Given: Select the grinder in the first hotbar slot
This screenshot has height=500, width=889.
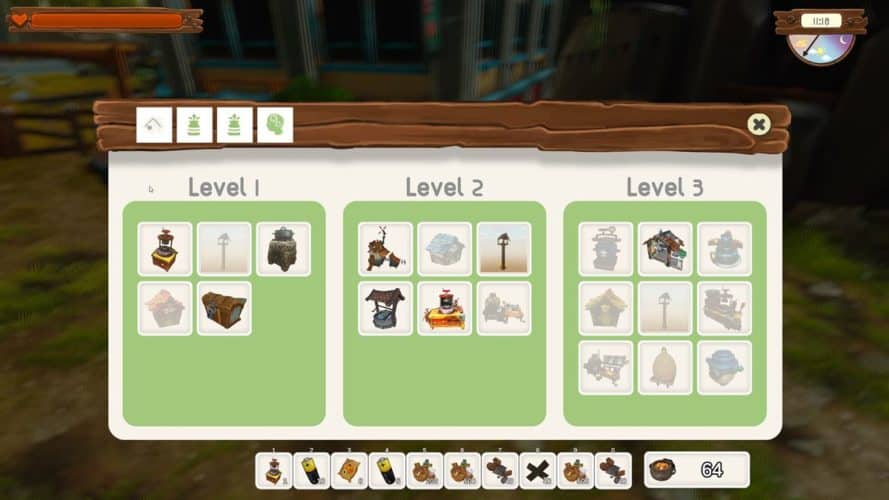Looking at the screenshot, I should pyautogui.click(x=274, y=470).
